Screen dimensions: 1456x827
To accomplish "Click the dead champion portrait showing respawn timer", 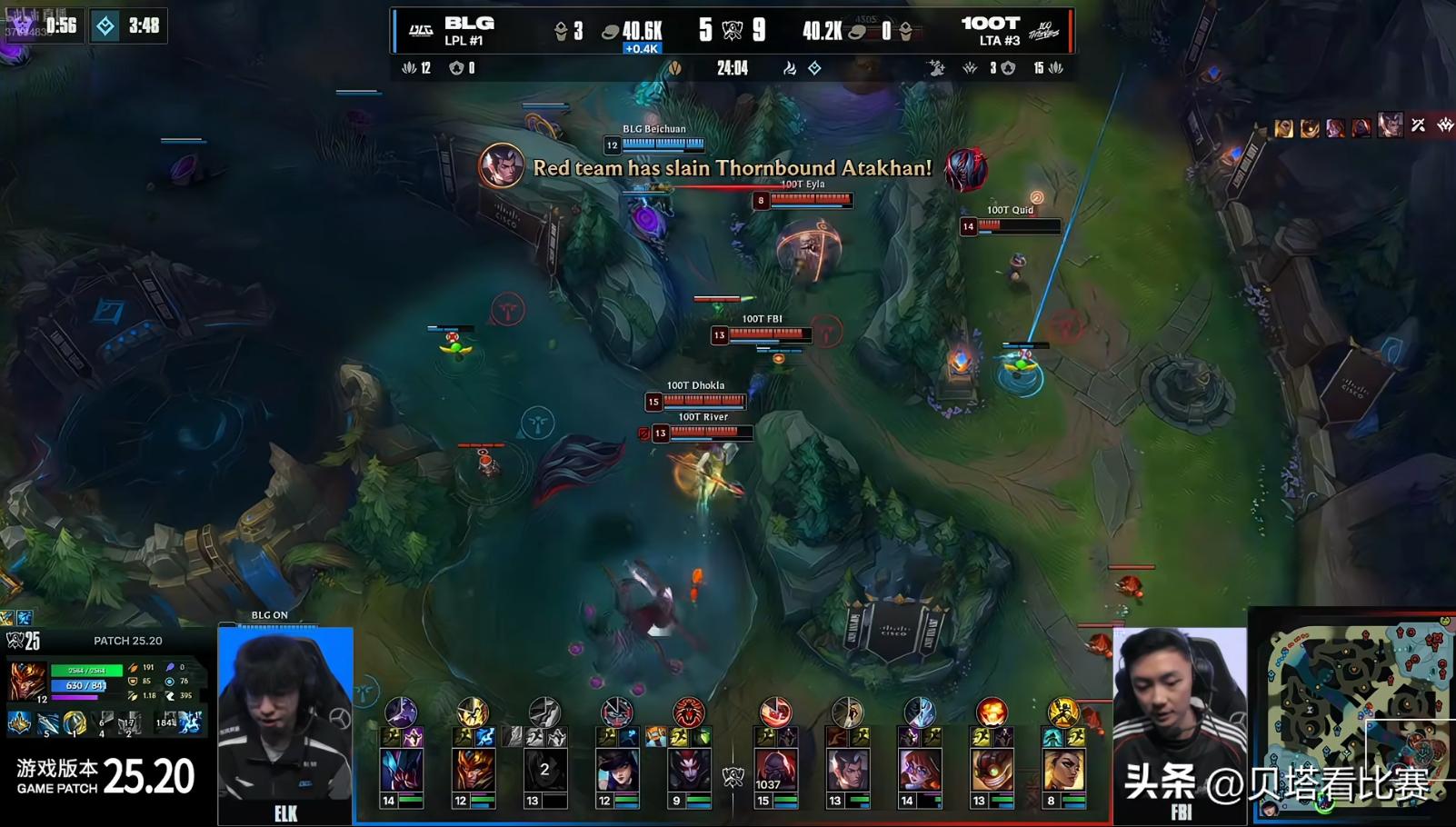I will coord(544,770).
